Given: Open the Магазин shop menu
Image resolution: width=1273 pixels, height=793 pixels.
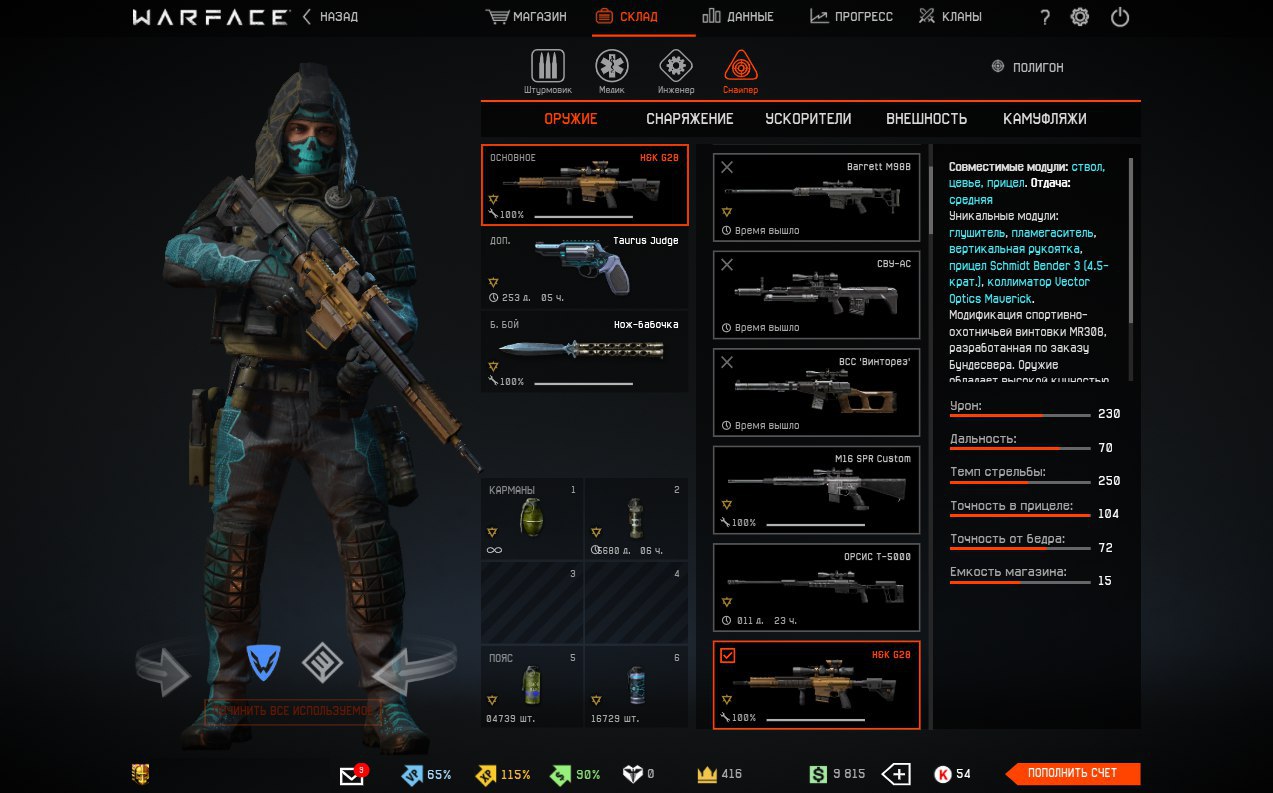Looking at the screenshot, I should point(526,17).
